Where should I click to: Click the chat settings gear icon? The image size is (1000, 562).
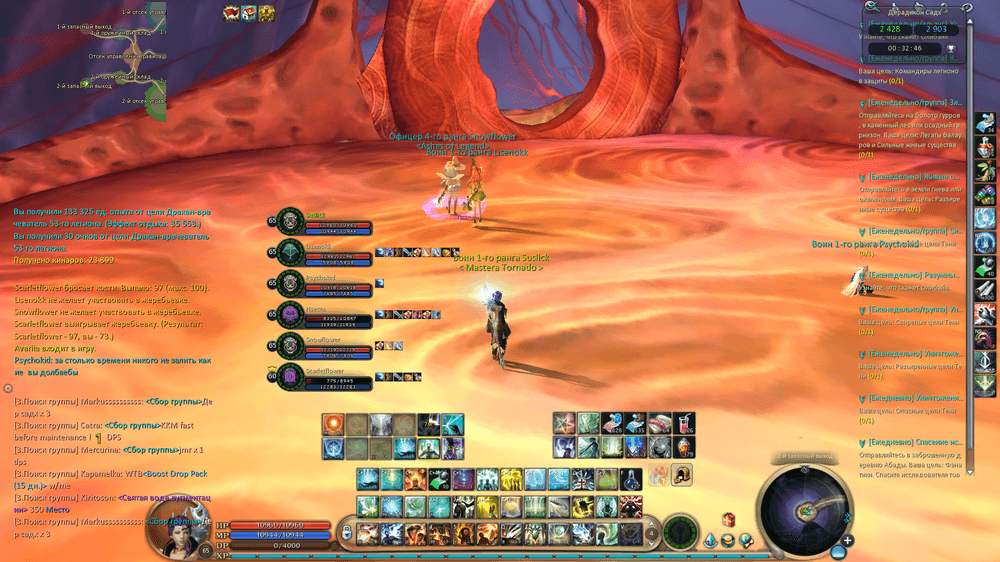[x=7, y=387]
